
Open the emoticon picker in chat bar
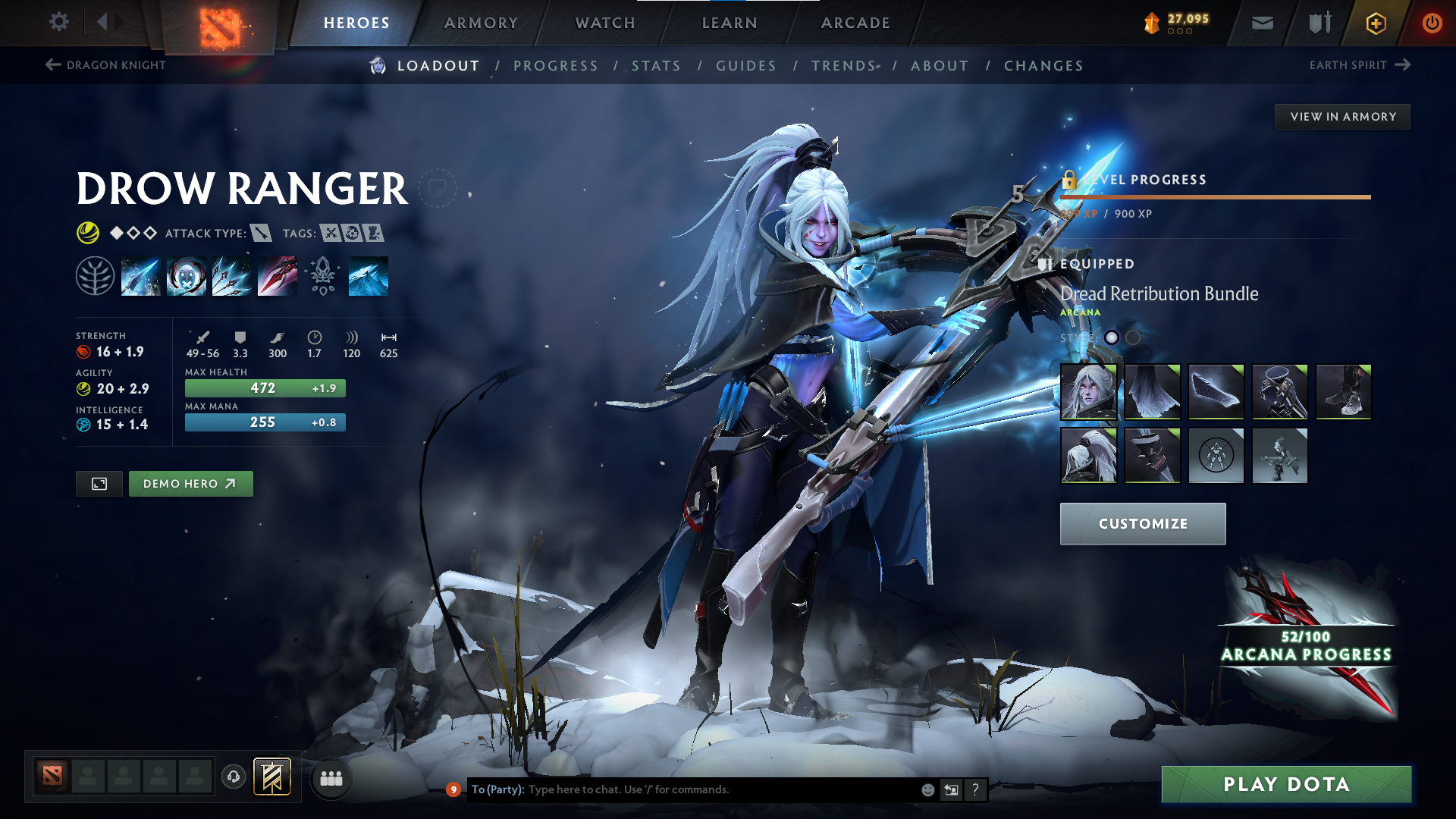click(927, 789)
